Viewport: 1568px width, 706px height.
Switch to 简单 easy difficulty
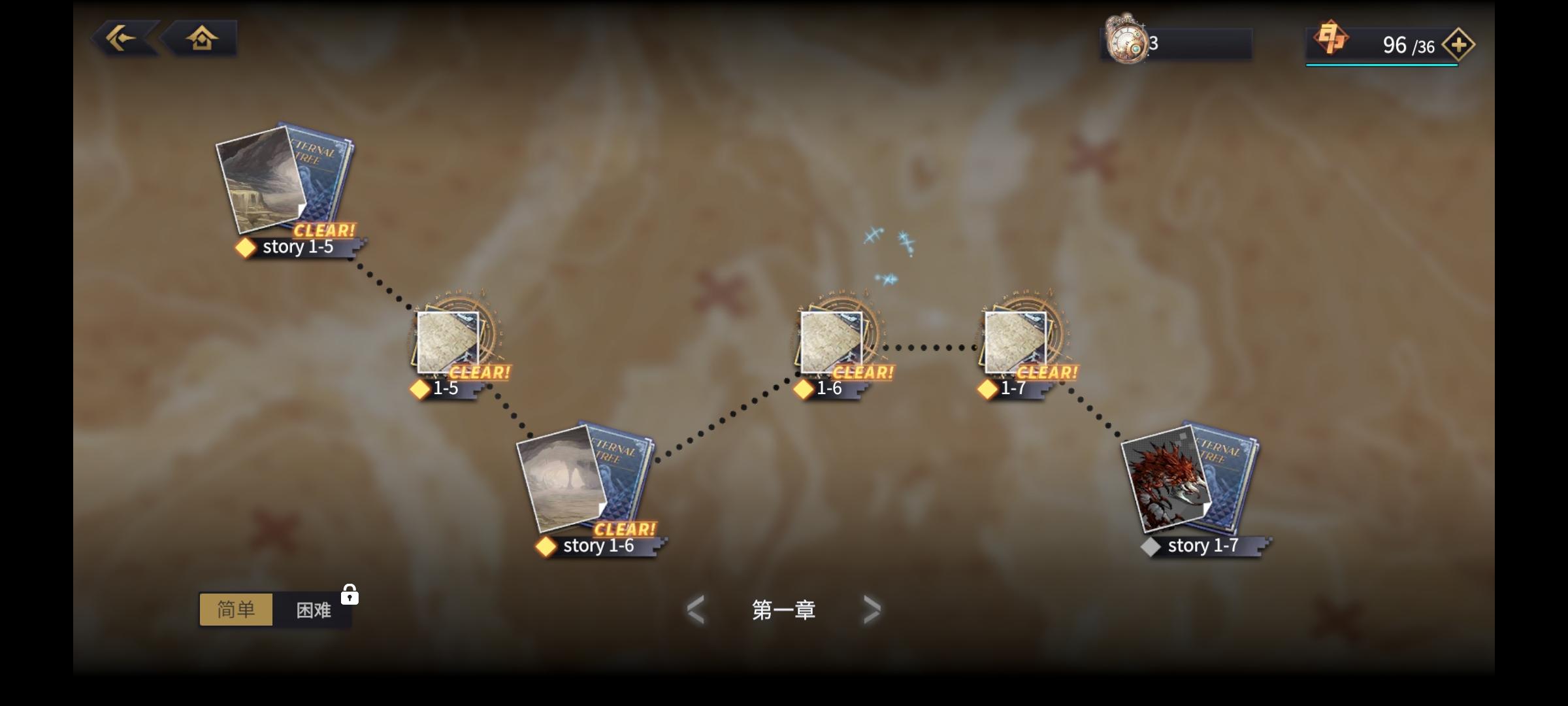coord(236,609)
